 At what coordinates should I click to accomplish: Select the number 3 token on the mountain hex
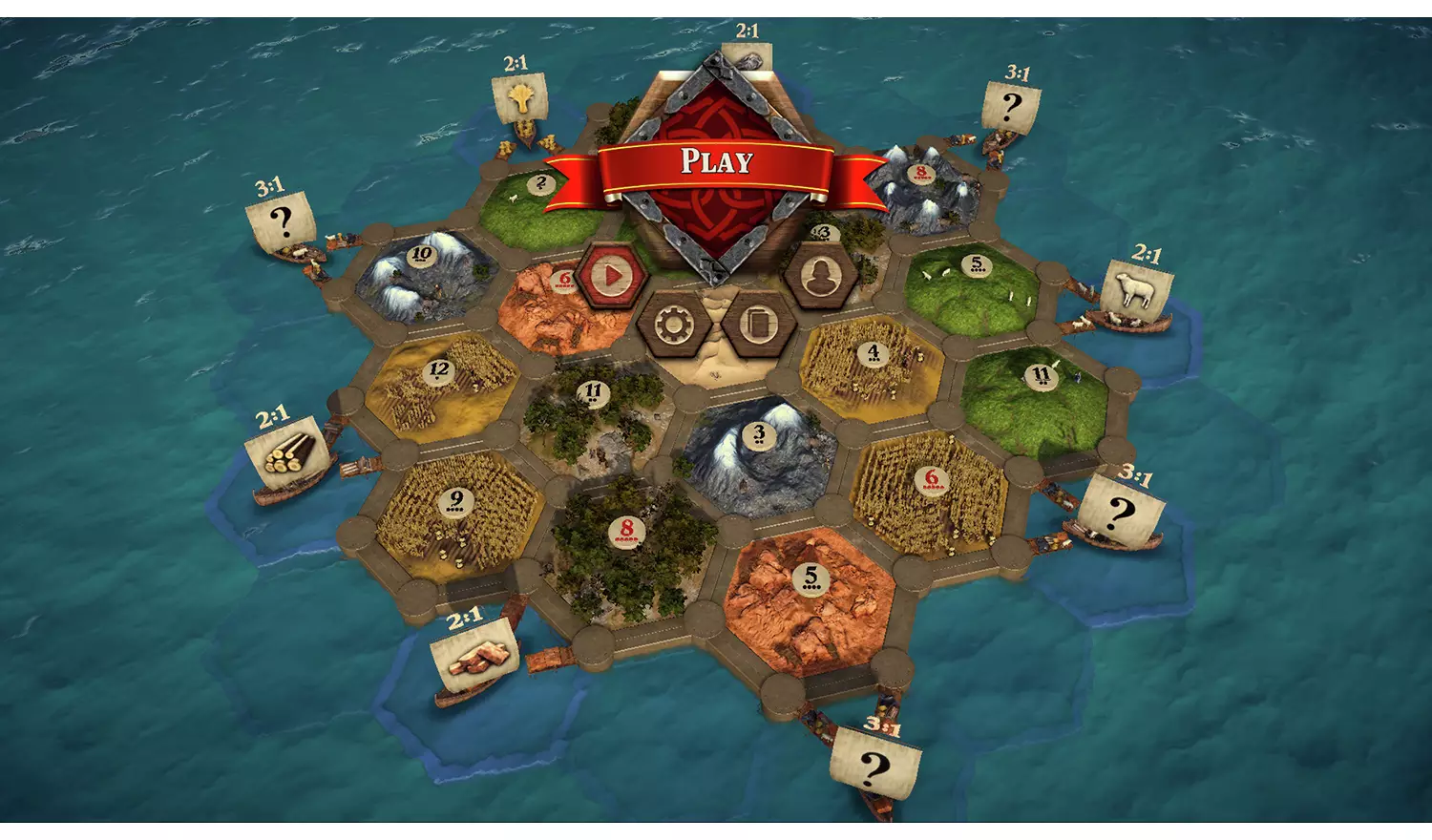(757, 434)
